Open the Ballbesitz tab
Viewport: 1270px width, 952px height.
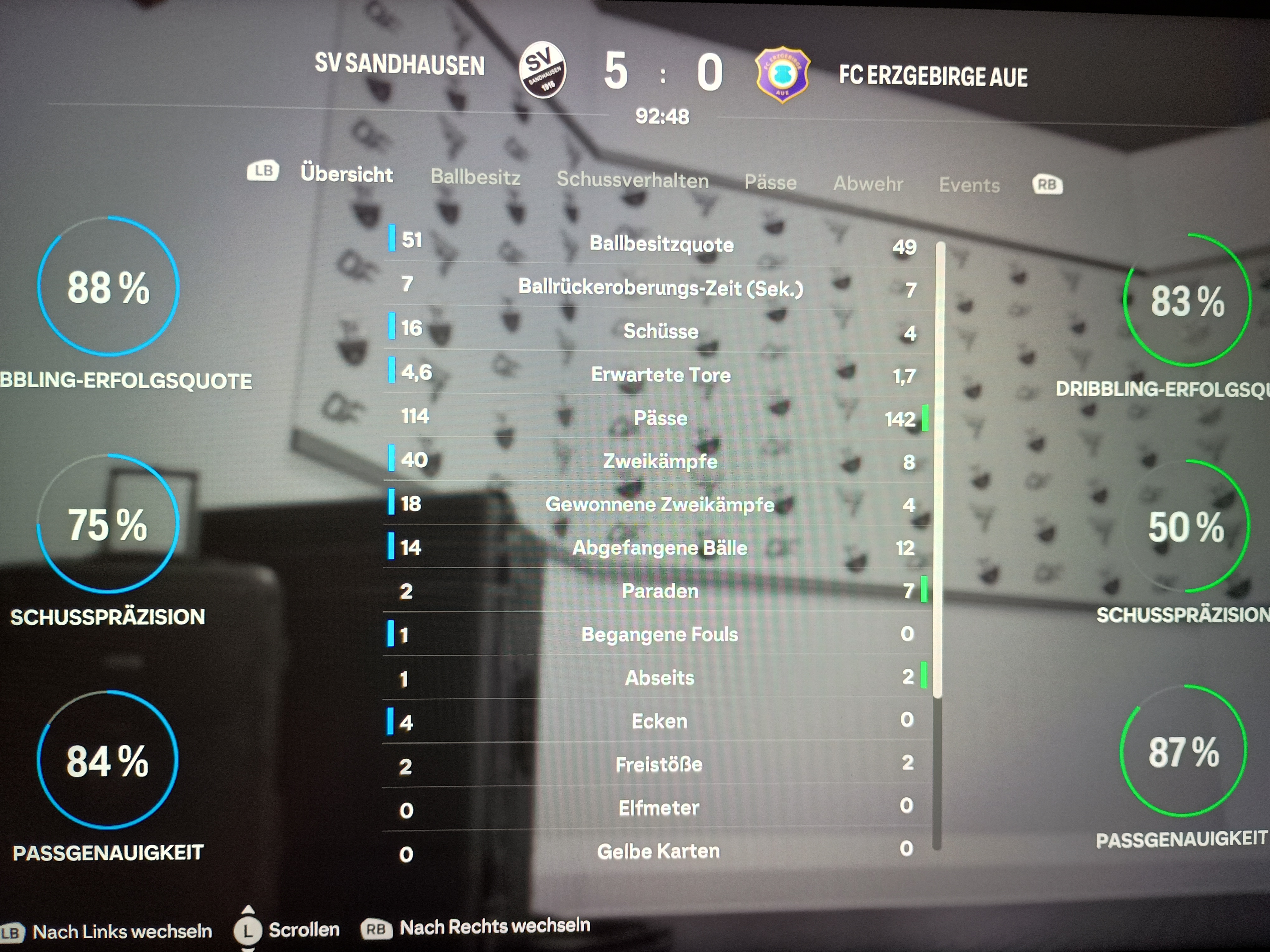(x=475, y=177)
